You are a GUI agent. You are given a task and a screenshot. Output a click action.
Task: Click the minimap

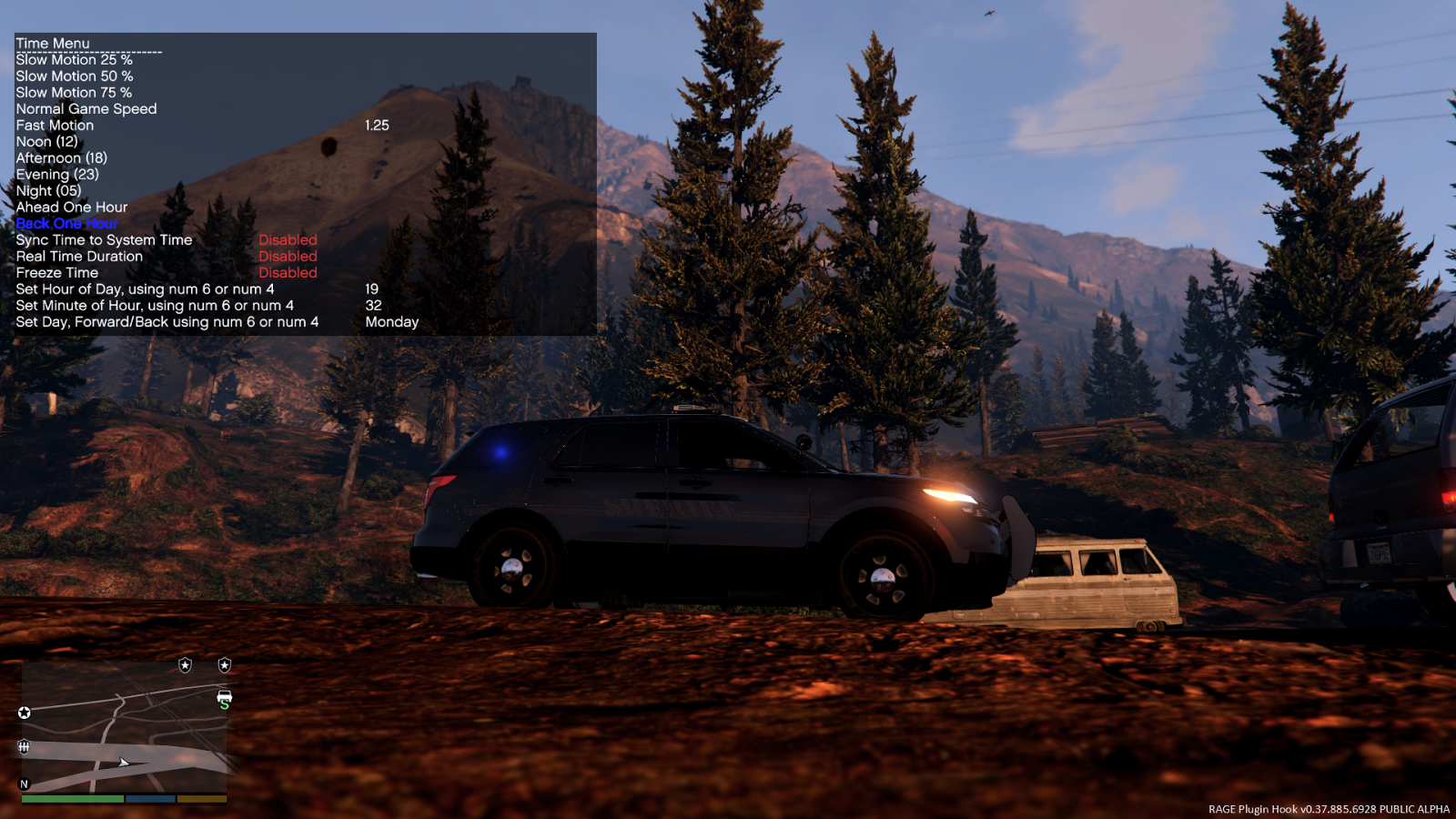click(x=124, y=728)
